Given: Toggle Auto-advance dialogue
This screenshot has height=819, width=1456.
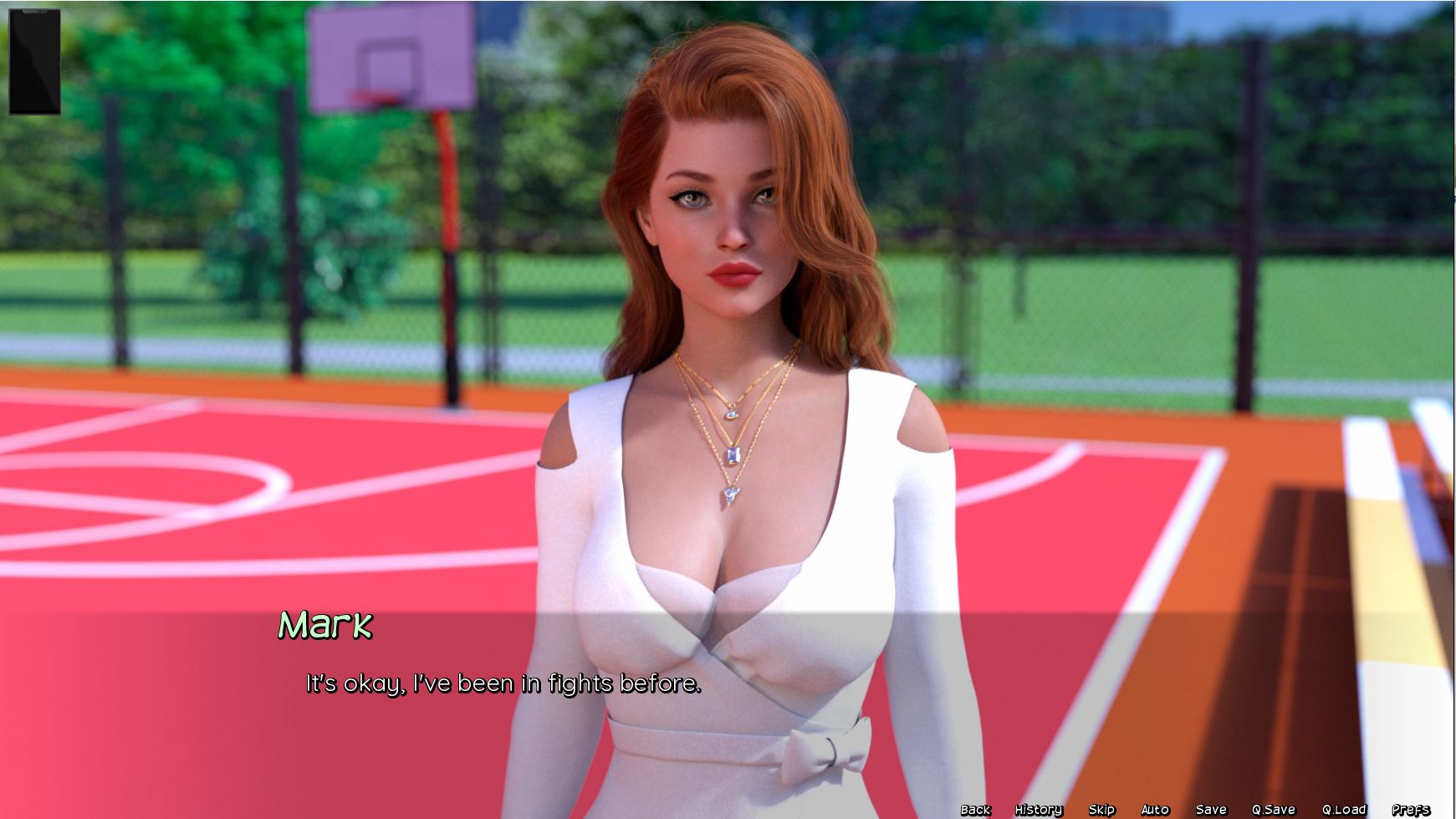Looking at the screenshot, I should [1155, 809].
